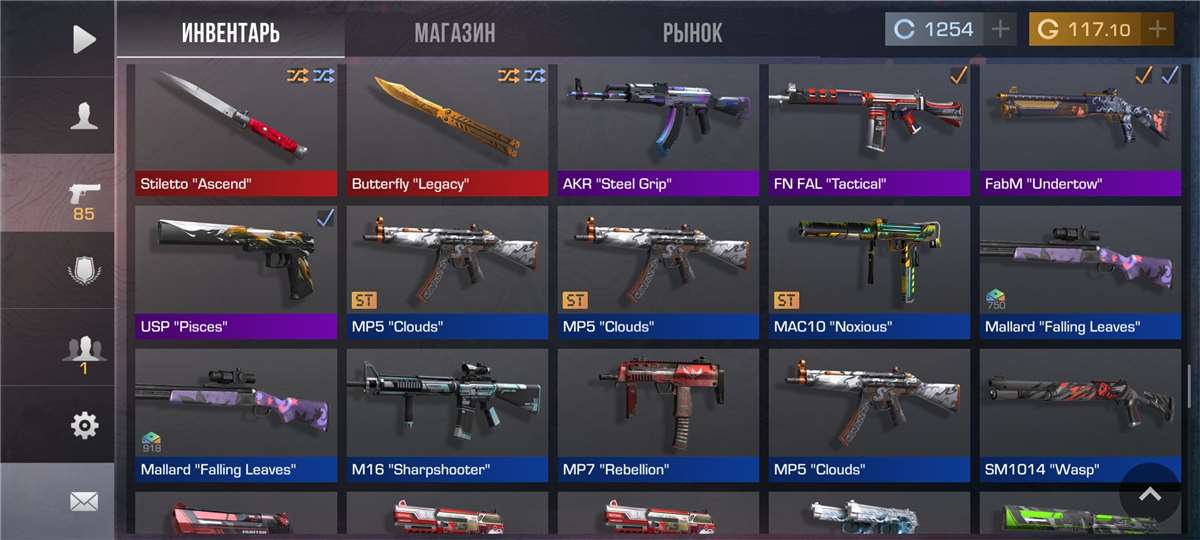Choose the USP "Pisces" pistol skin
Screen dimensions: 1200x540
point(236,271)
